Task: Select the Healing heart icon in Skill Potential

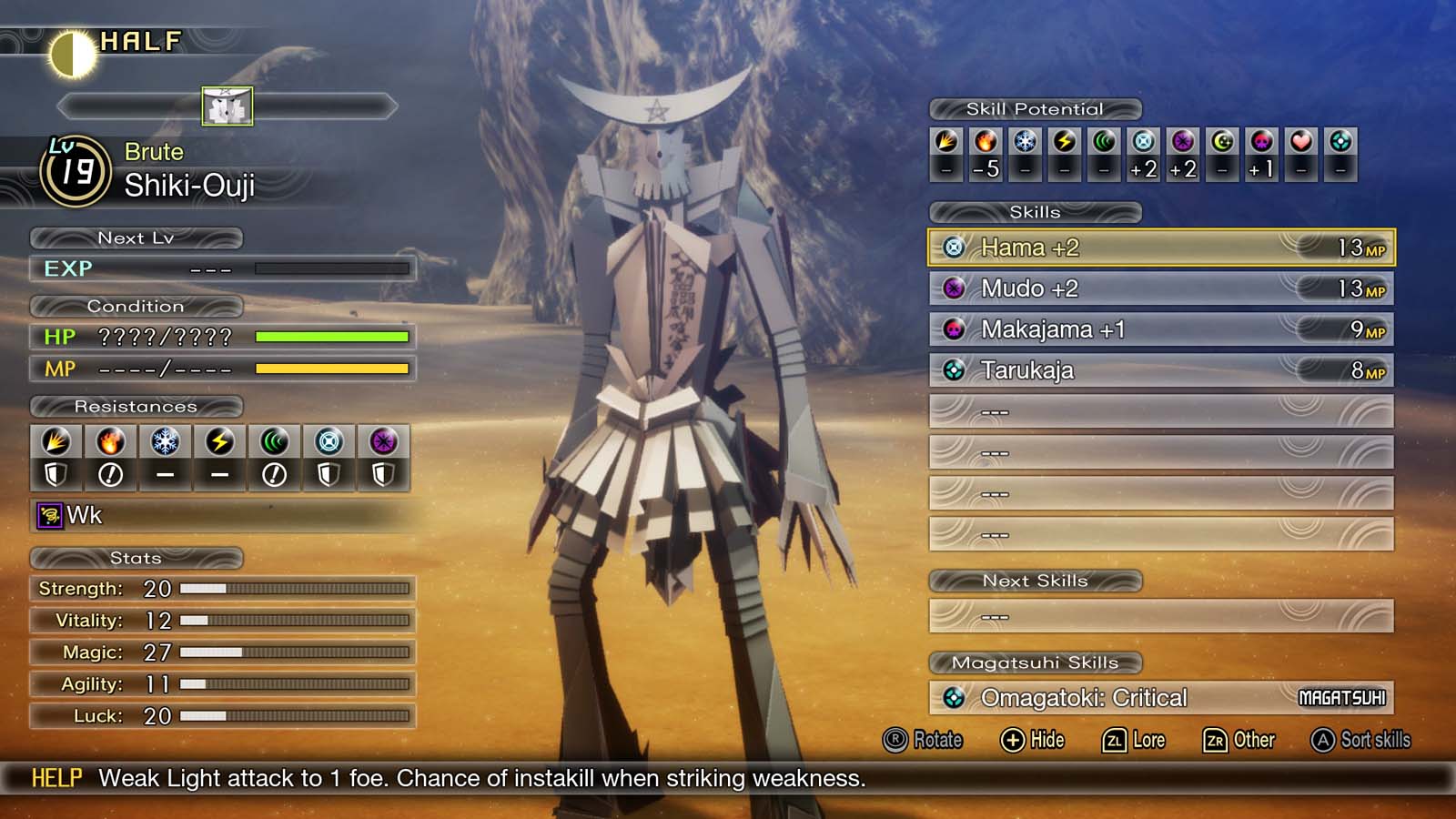Action: click(x=1299, y=141)
